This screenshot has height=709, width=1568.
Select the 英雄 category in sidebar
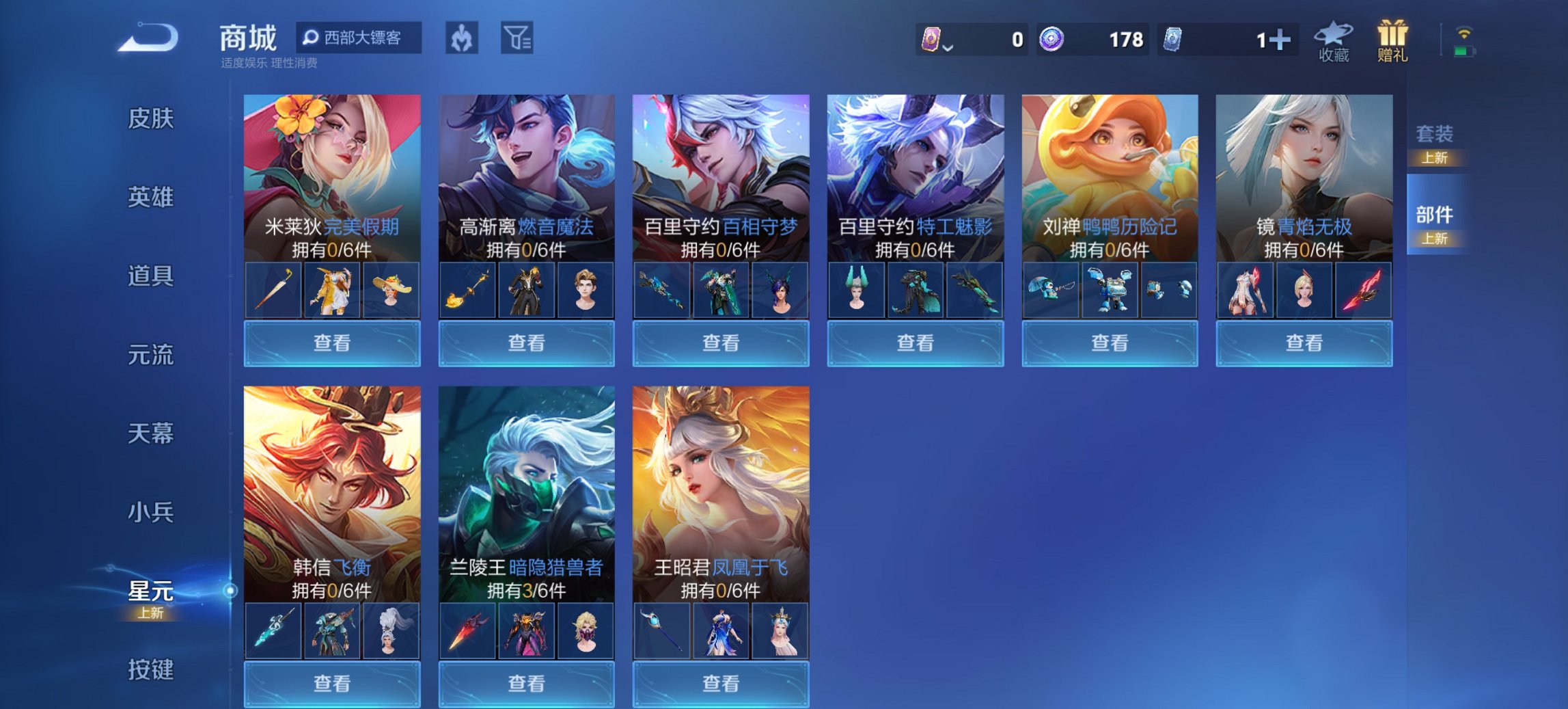pyautogui.click(x=152, y=198)
